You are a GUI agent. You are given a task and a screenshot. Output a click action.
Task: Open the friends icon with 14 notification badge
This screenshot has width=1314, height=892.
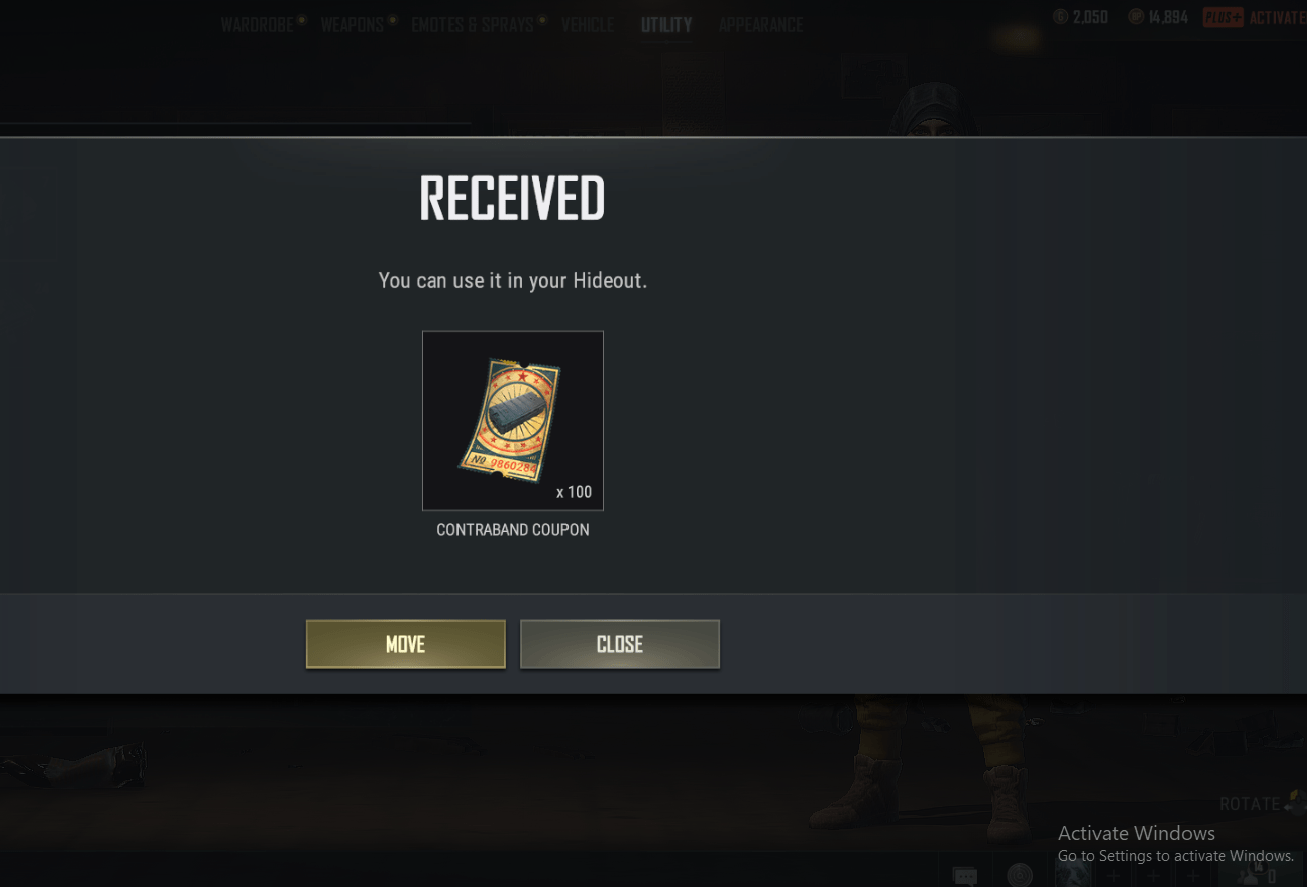point(1249,876)
